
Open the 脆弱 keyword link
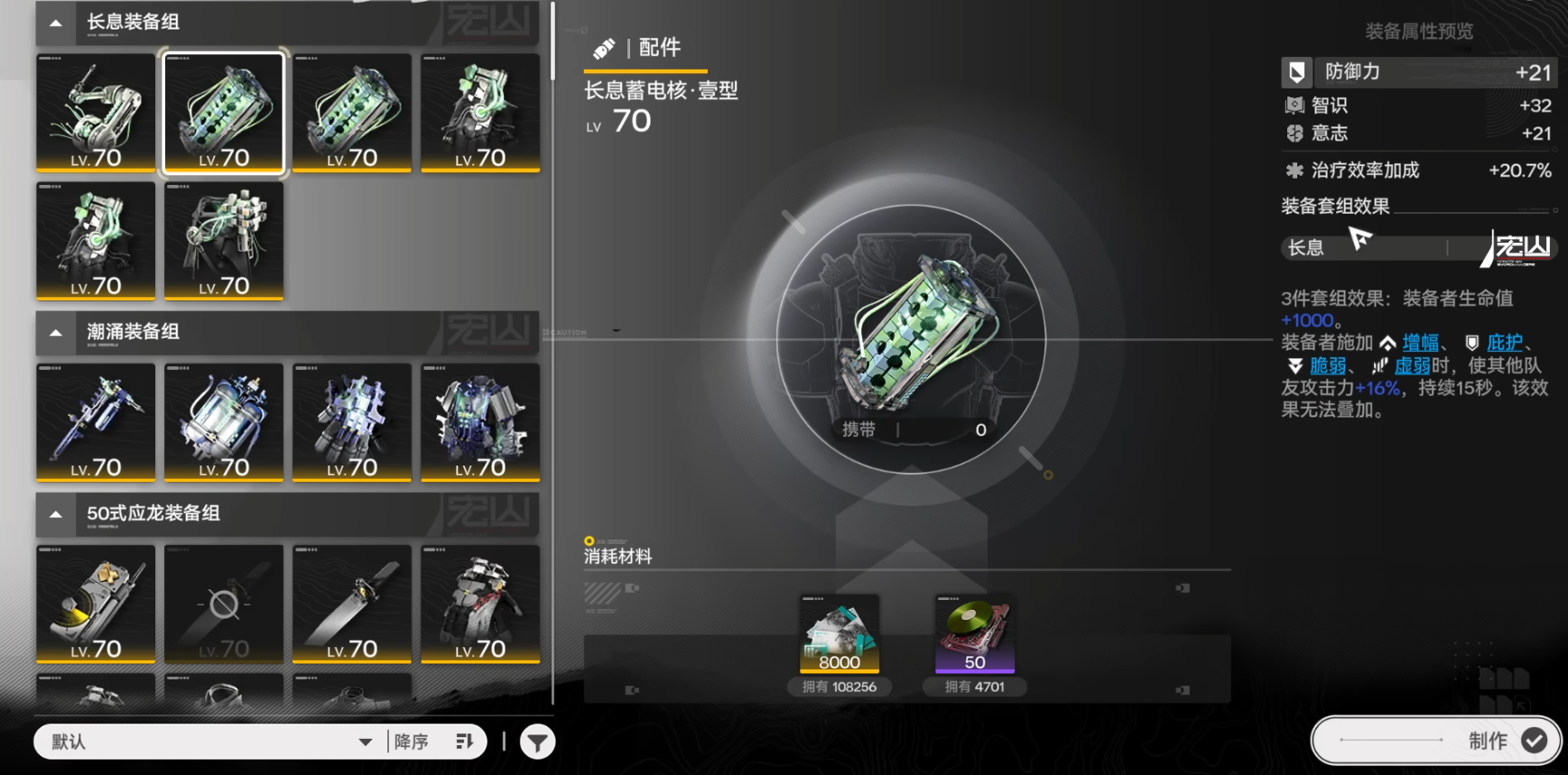coord(1327,365)
